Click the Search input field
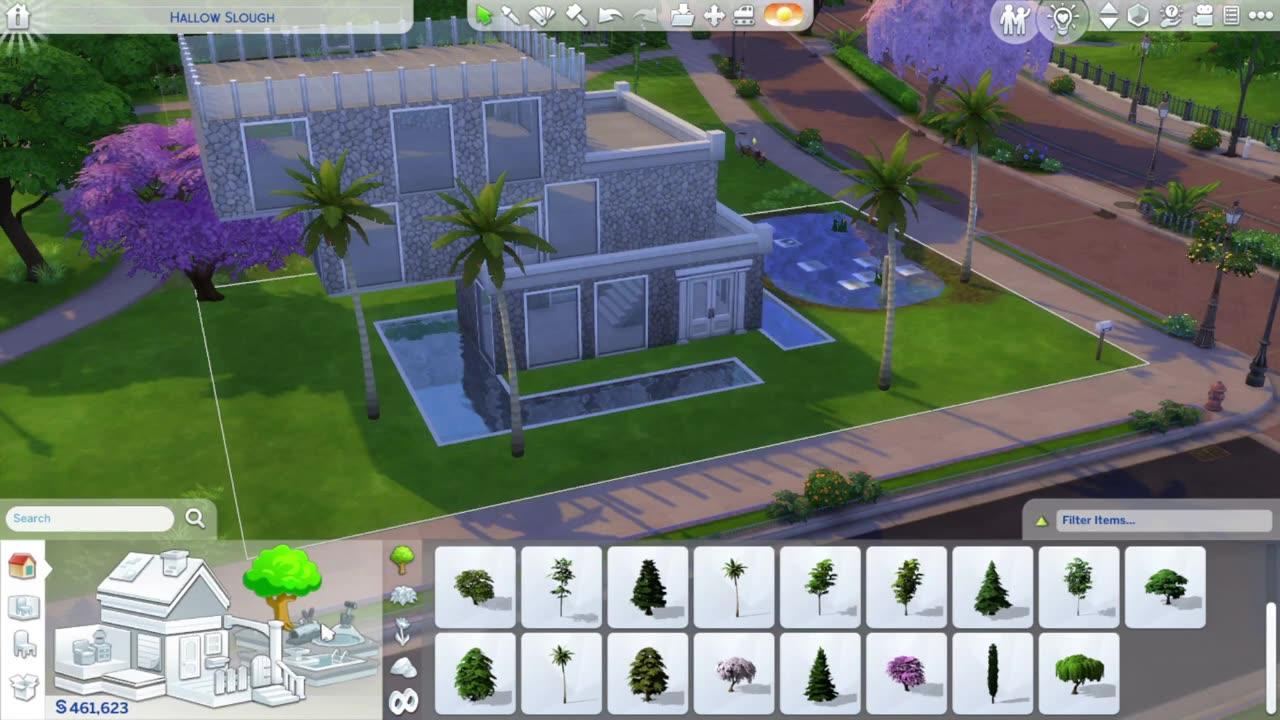This screenshot has height=720, width=1280. 90,518
